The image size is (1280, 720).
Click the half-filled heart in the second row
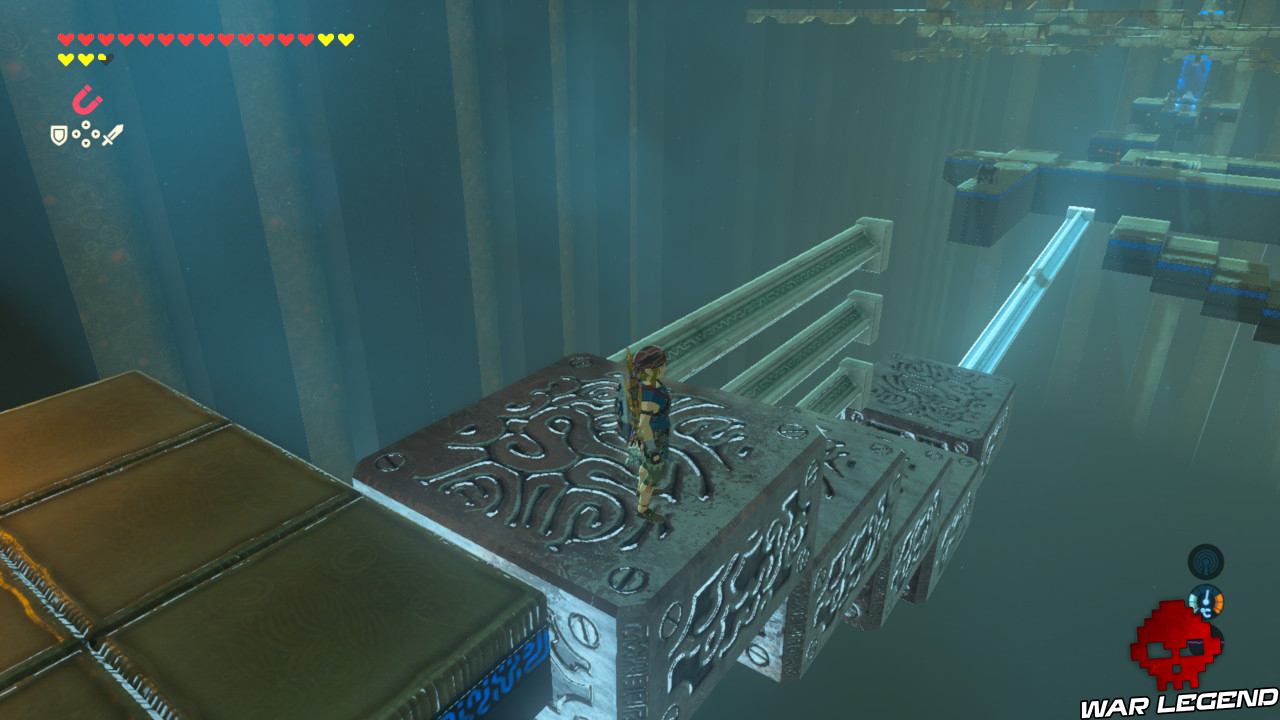point(106,59)
